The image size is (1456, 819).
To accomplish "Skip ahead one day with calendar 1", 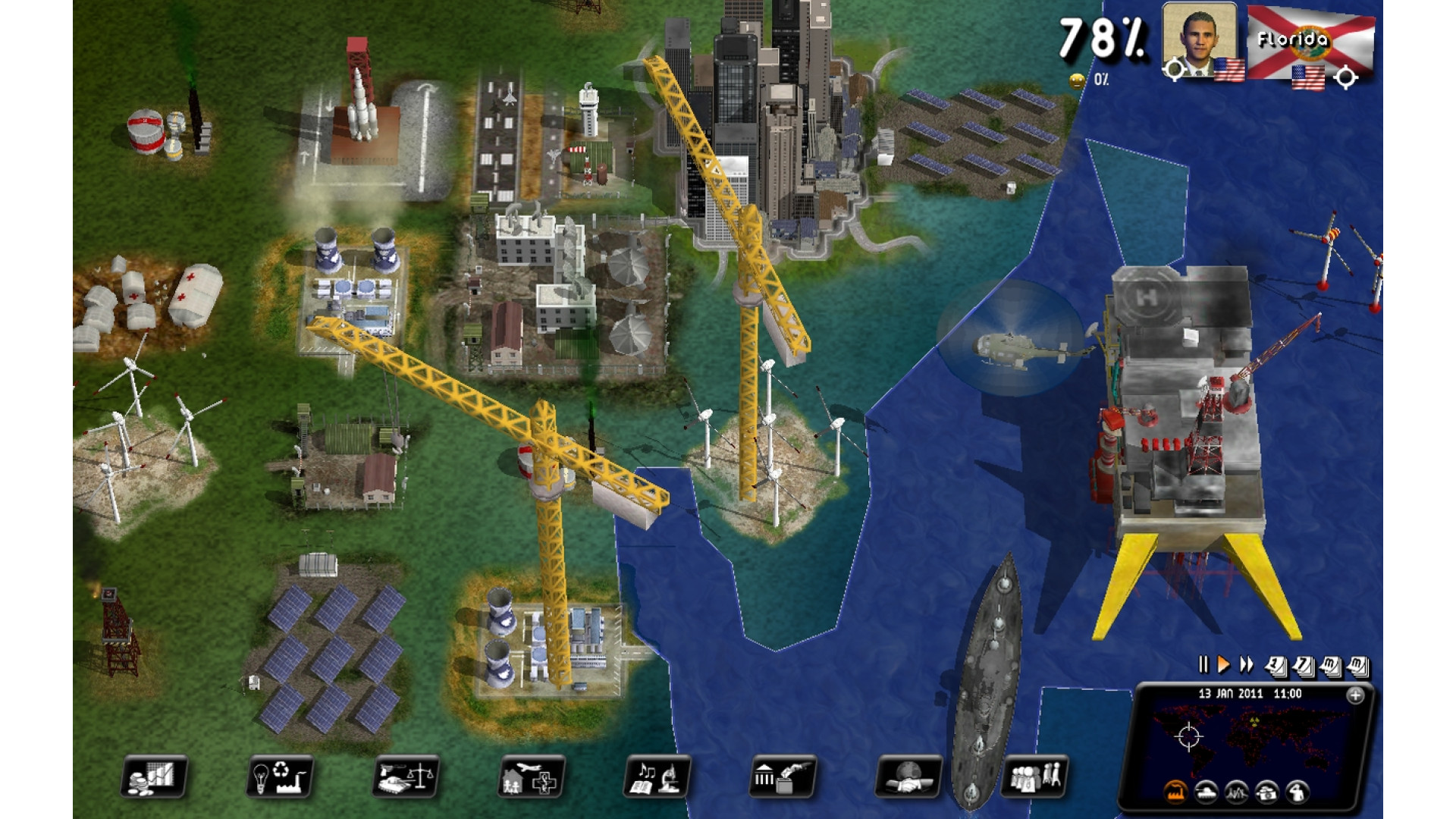I will [1276, 667].
